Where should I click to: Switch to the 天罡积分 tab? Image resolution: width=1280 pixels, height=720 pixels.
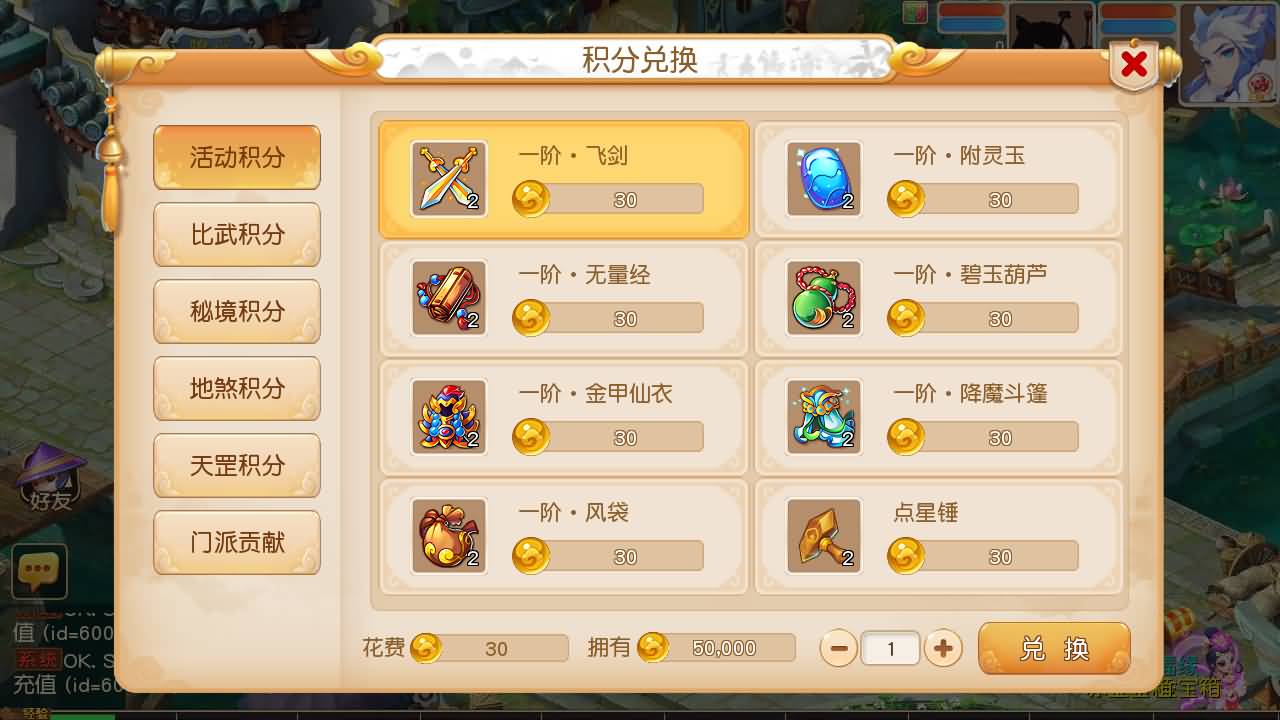pyautogui.click(x=236, y=465)
